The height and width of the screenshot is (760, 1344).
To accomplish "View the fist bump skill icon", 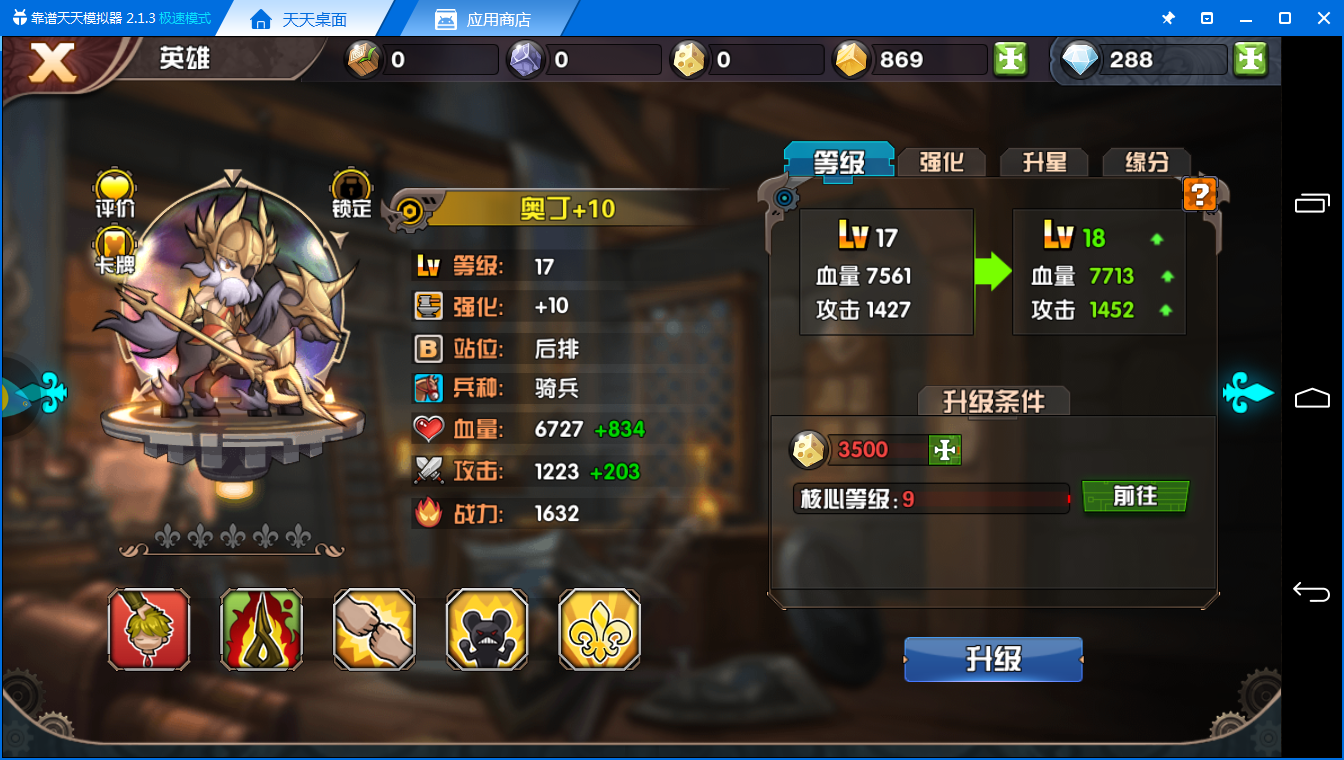I will point(374,629).
